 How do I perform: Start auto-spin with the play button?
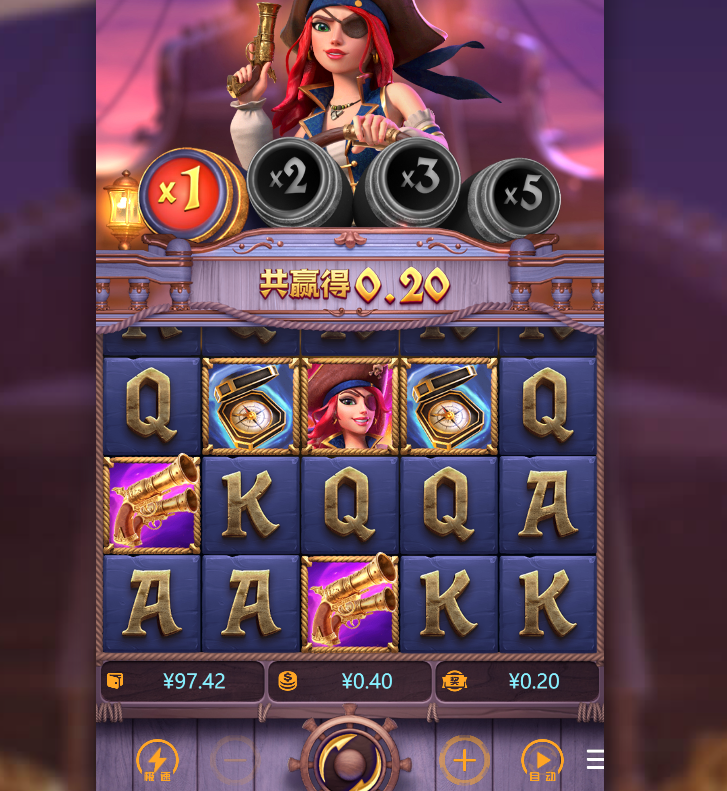[542, 761]
